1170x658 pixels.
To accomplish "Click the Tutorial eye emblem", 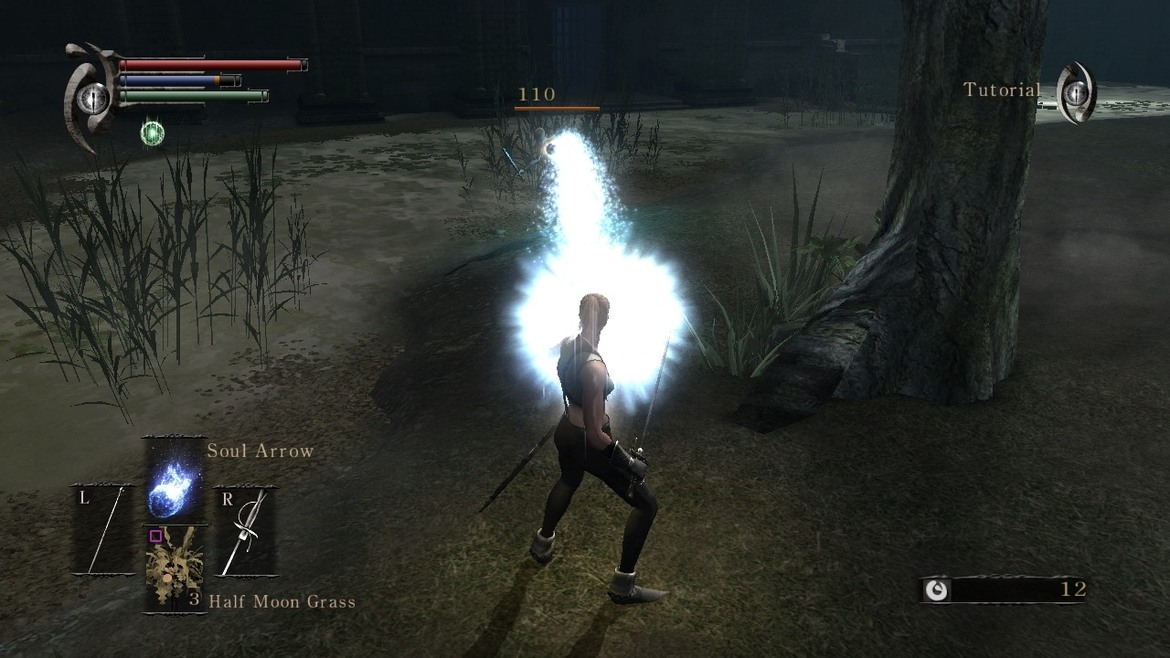I will pos(1076,93).
